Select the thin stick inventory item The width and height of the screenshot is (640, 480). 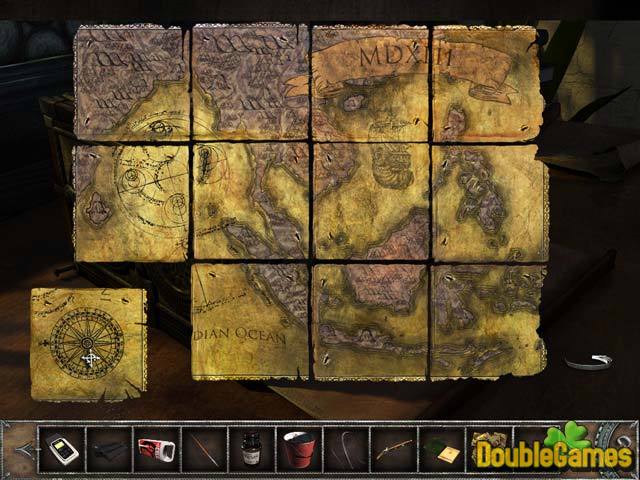204,448
